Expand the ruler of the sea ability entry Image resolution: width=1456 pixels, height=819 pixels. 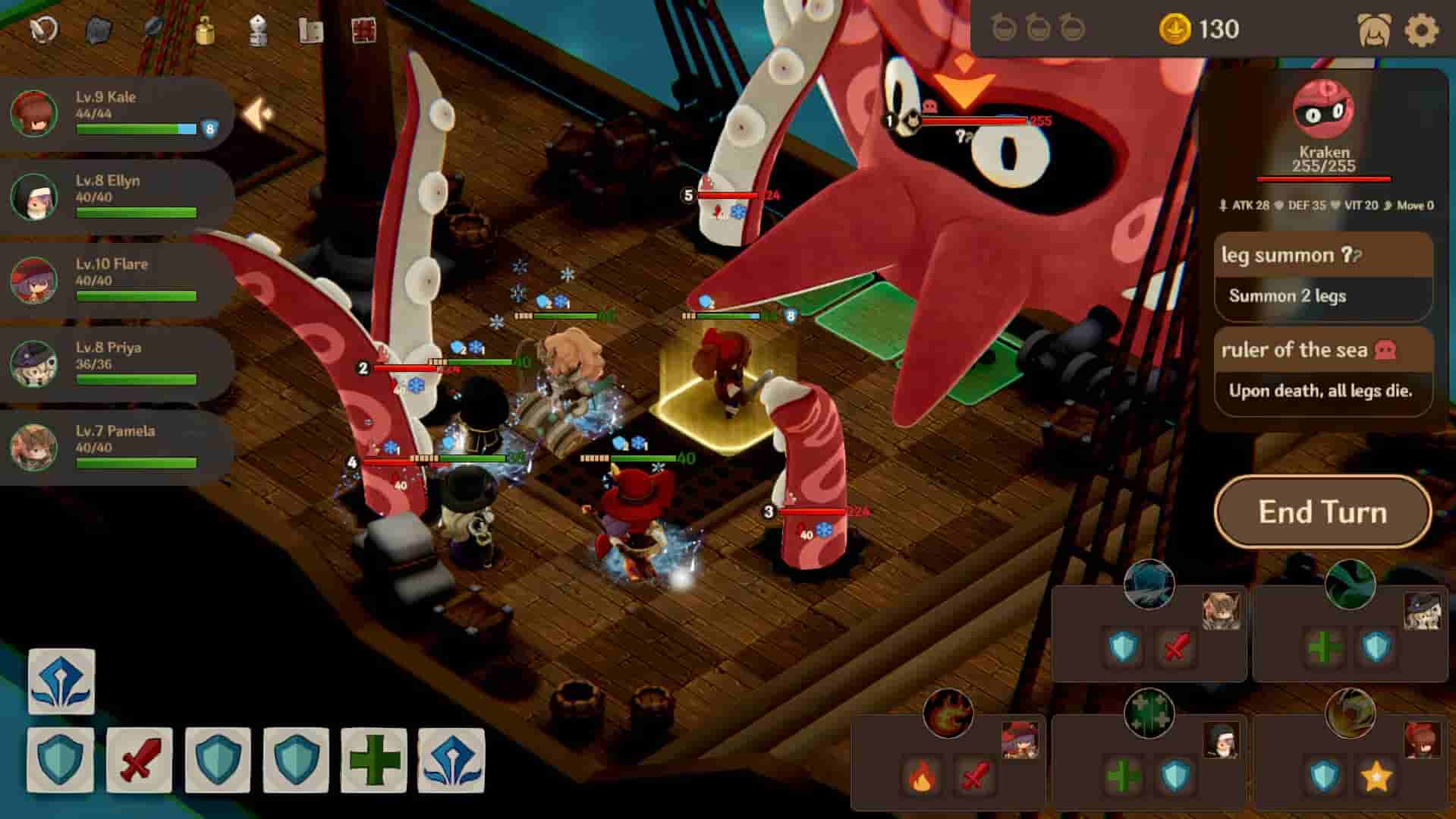tap(1322, 351)
